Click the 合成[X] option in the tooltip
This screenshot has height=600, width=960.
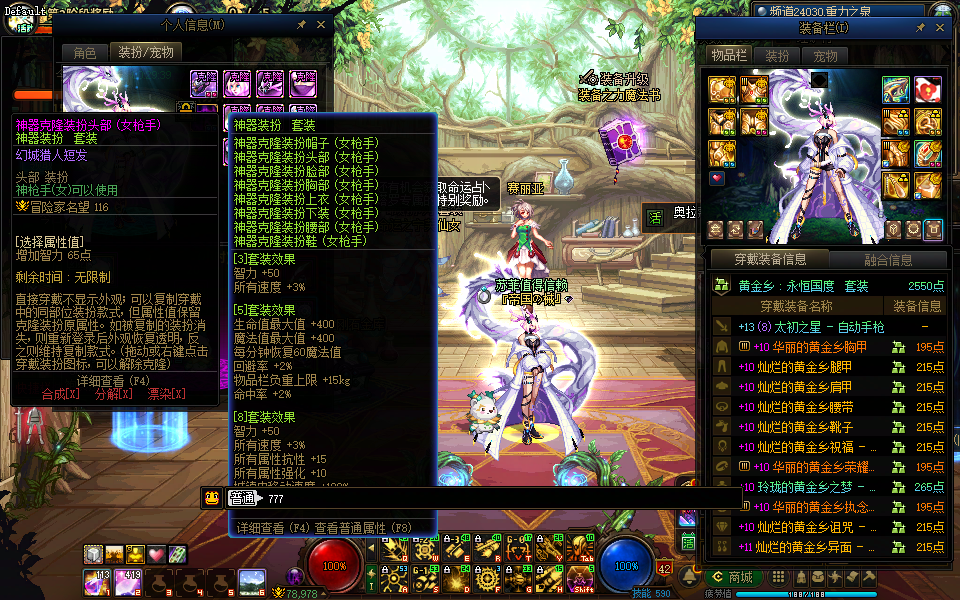click(61, 394)
